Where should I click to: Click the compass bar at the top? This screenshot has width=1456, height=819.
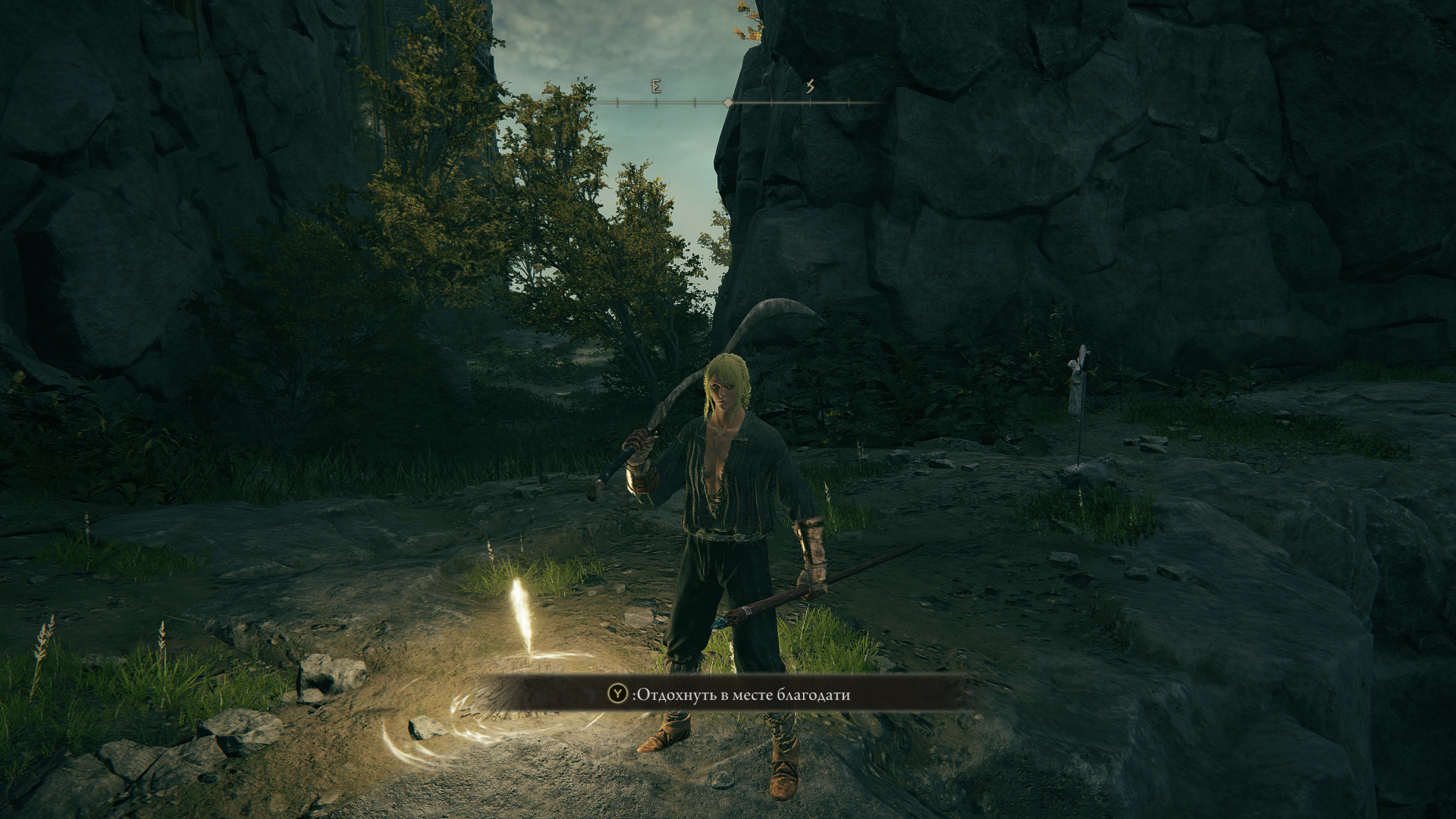point(728,101)
